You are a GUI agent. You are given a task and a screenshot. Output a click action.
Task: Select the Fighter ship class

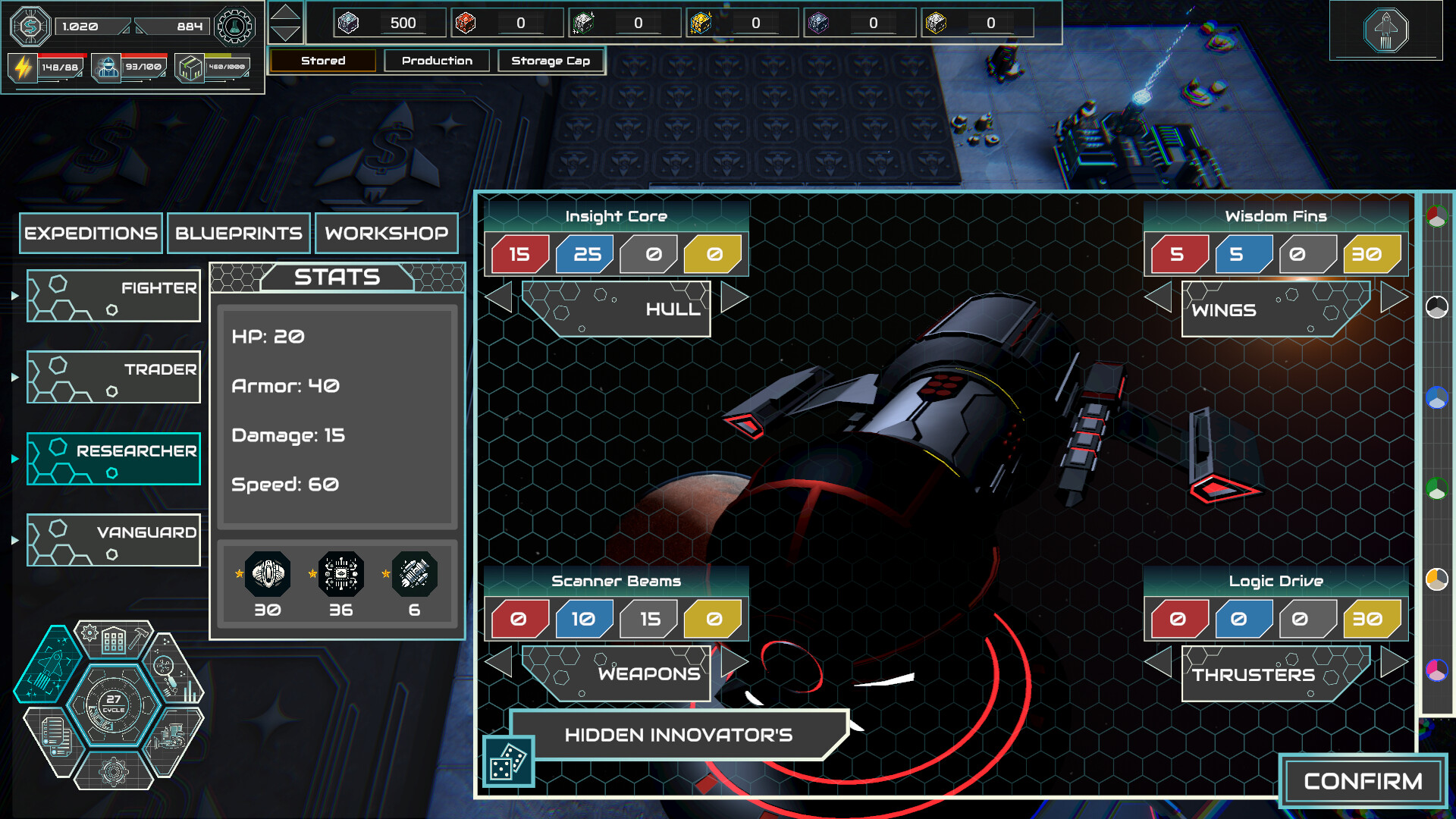coord(114,296)
